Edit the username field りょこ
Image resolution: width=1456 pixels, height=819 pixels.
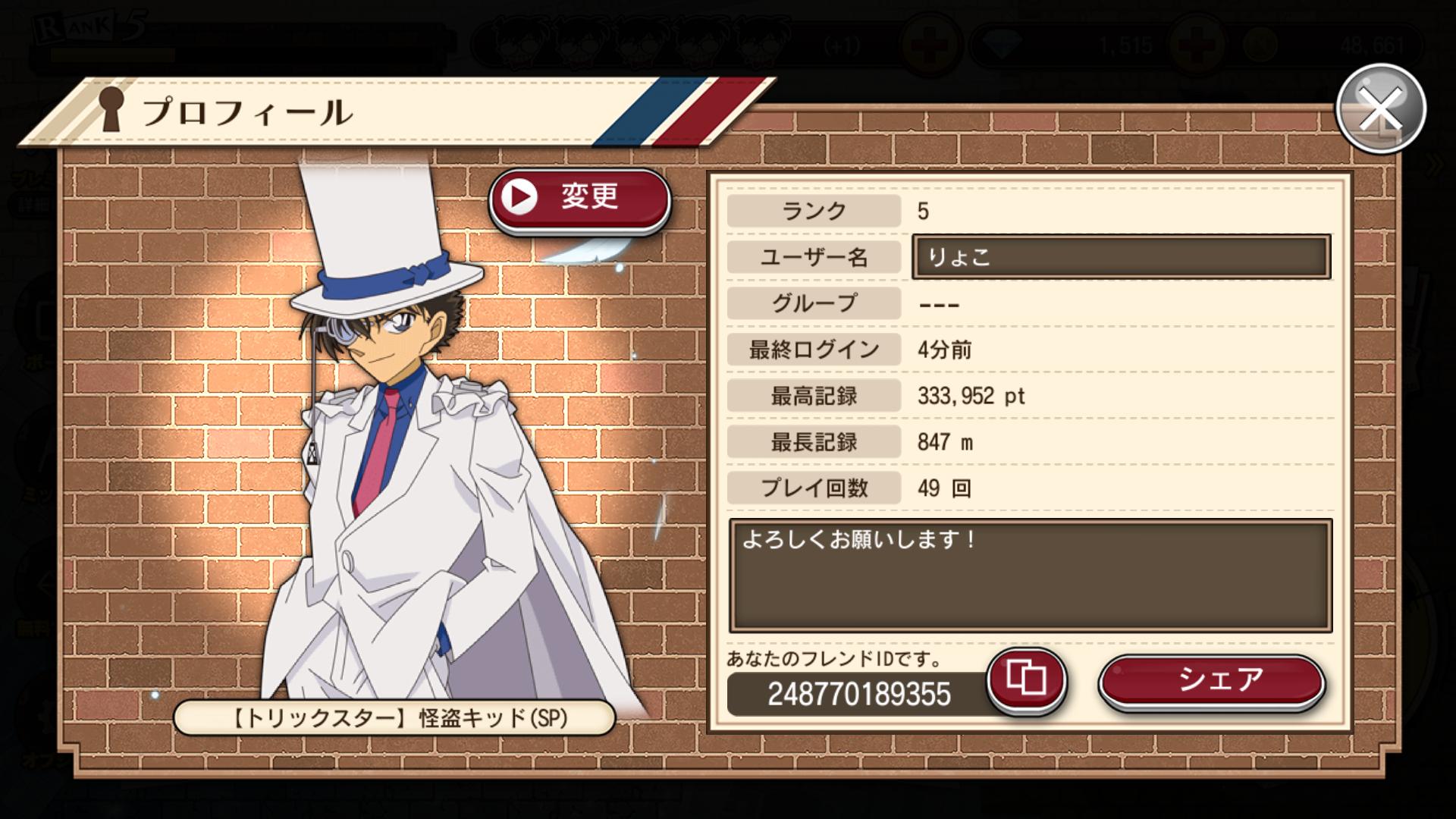coord(1121,257)
